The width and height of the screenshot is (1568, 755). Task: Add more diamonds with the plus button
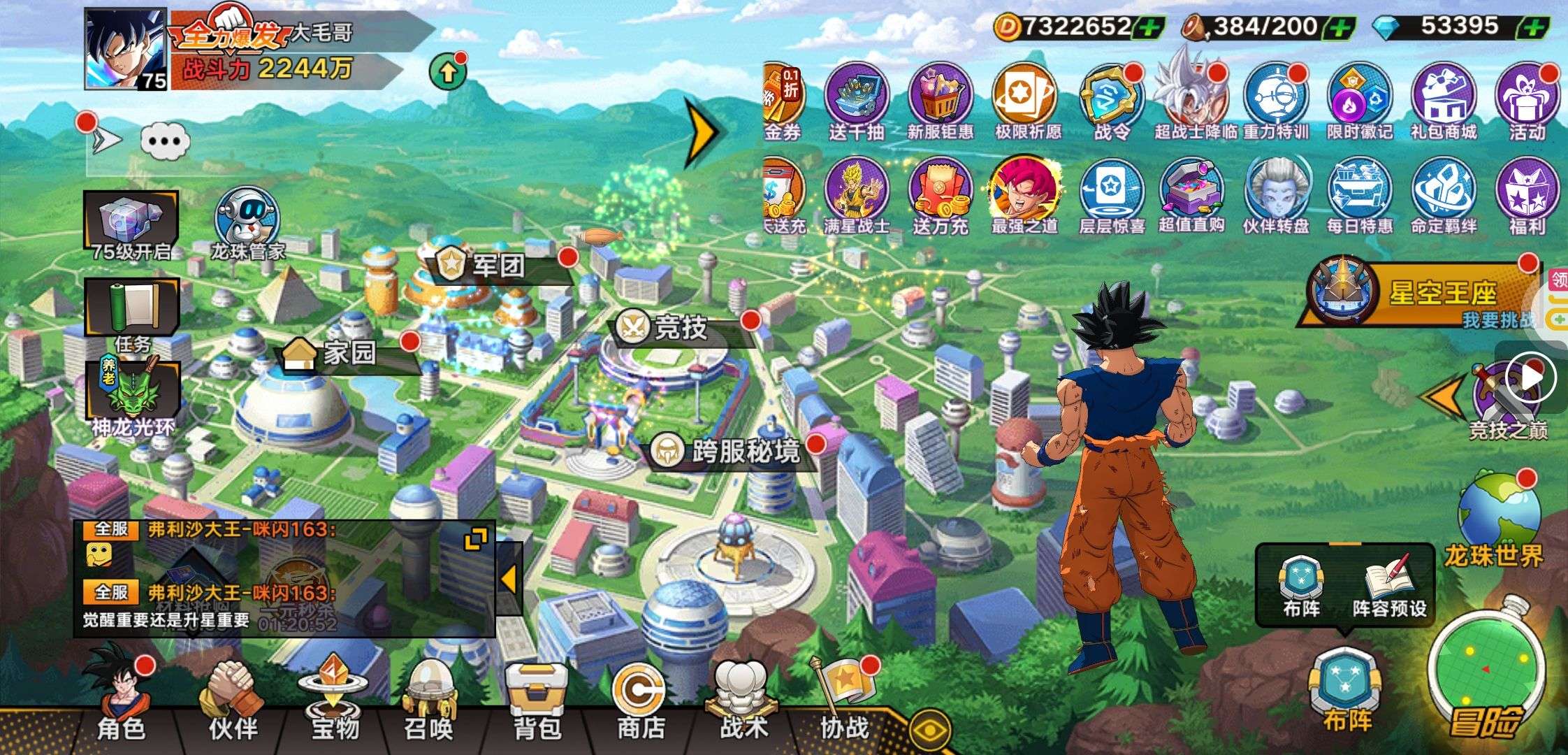(1532, 28)
